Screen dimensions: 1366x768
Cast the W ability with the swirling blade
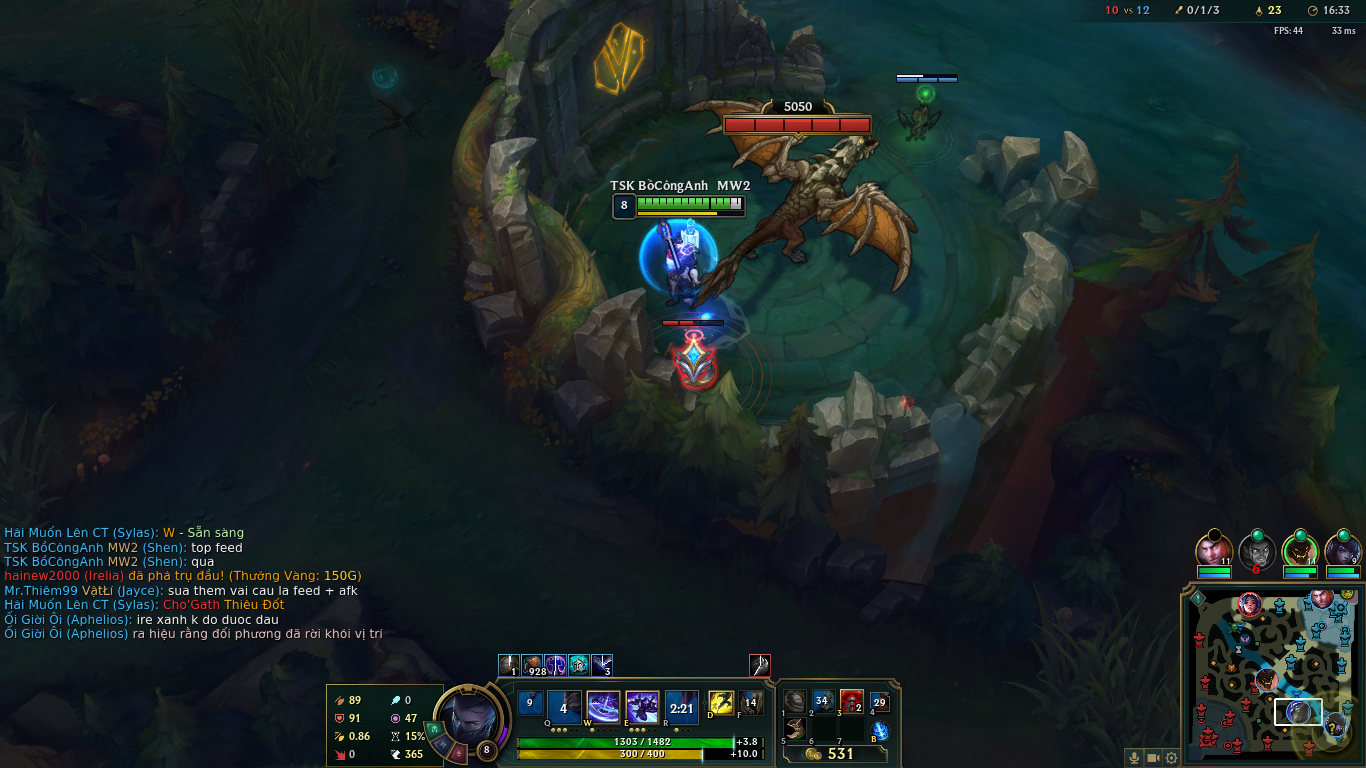coord(603,708)
